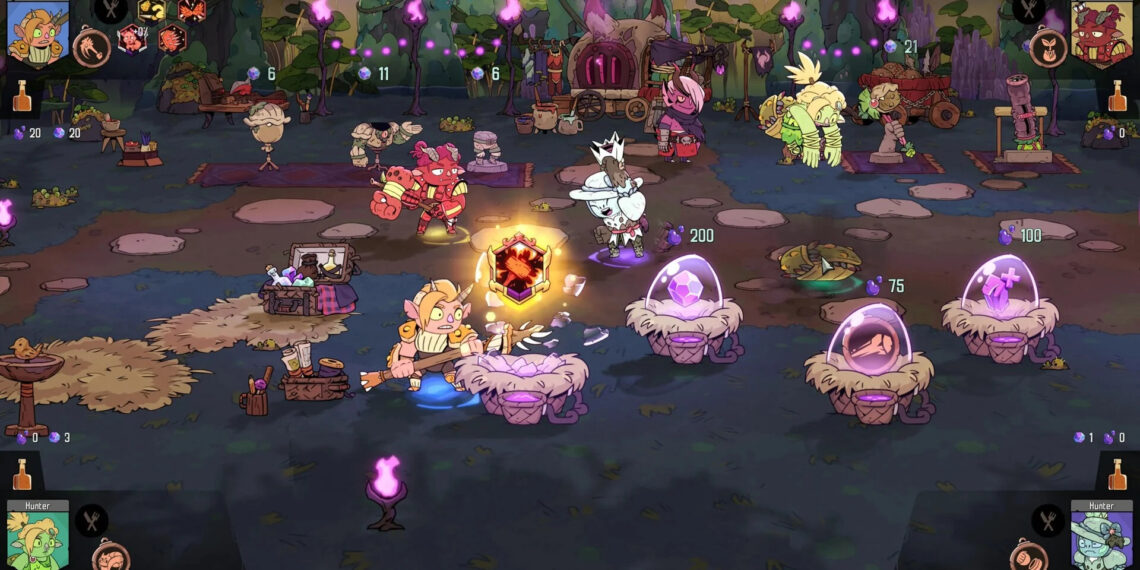Image resolution: width=1140 pixels, height=570 pixels.
Task: Click the green Hunter's fork and knife icon
Action: click(92, 520)
